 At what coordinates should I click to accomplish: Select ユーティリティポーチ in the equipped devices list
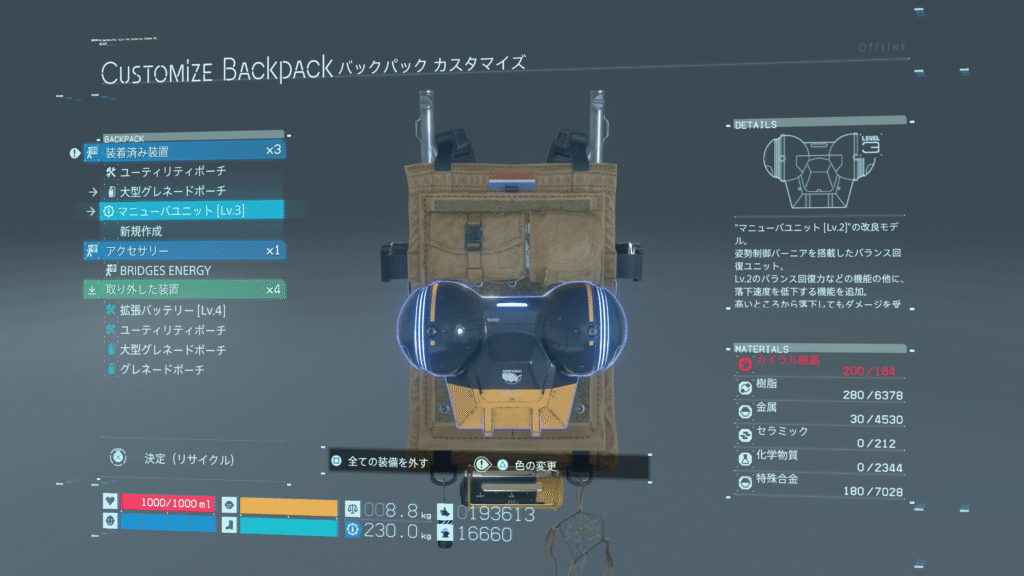click(172, 171)
